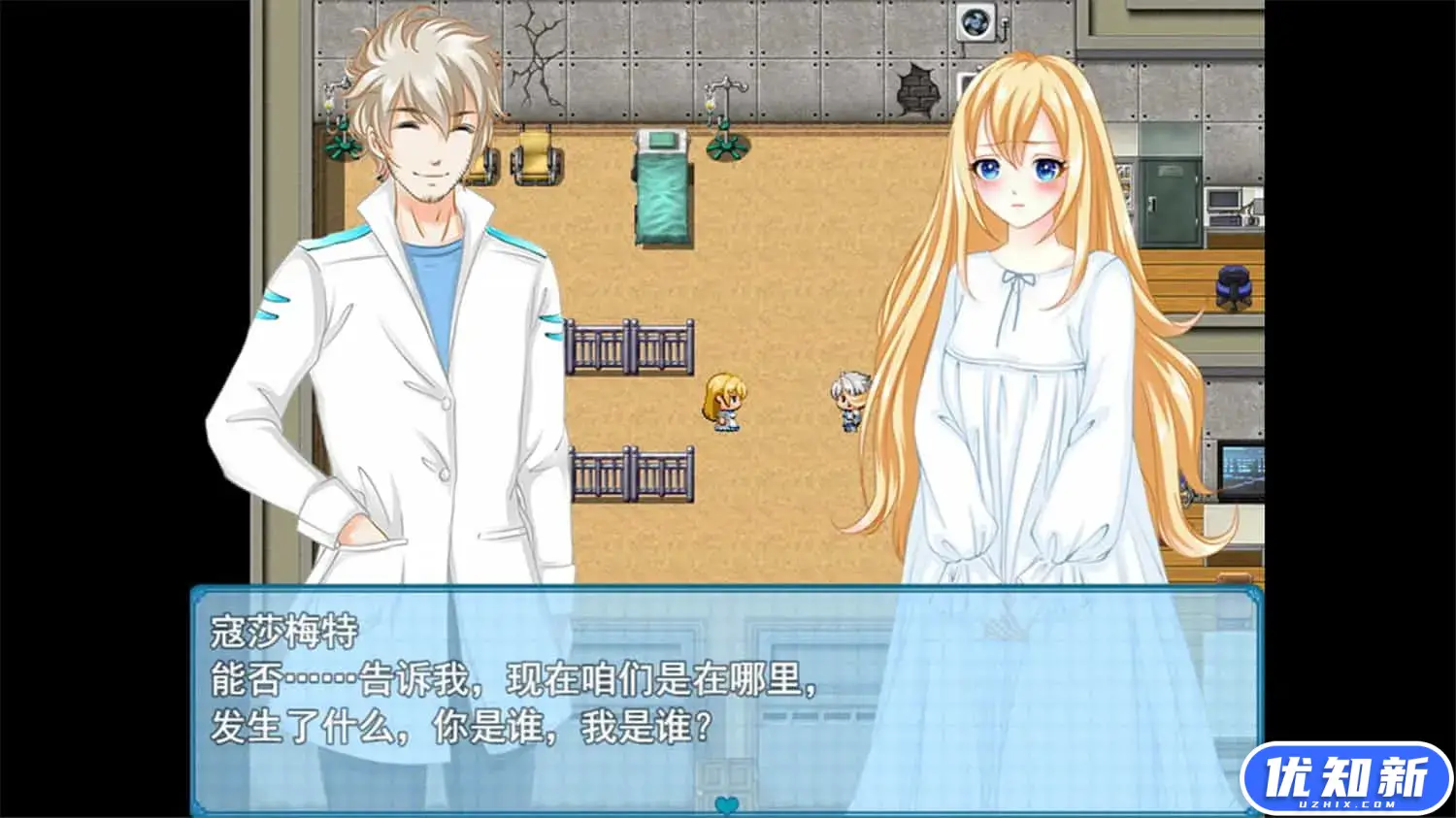The width and height of the screenshot is (1456, 818).
Task: Click the upper metal railing fence
Action: point(631,344)
